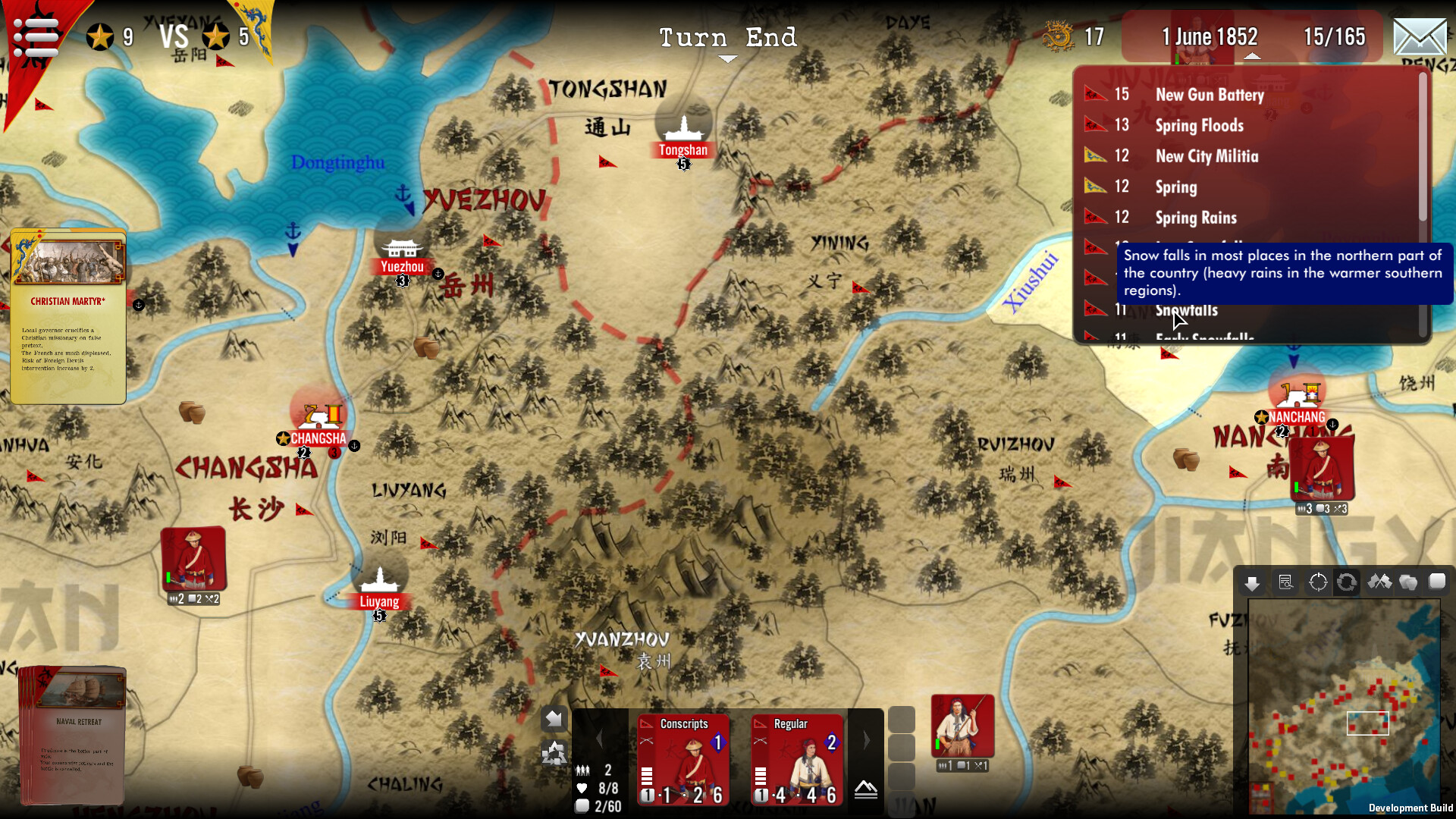Click the circular arrows cycle button
This screenshot has width=1456, height=819.
coord(1347,582)
